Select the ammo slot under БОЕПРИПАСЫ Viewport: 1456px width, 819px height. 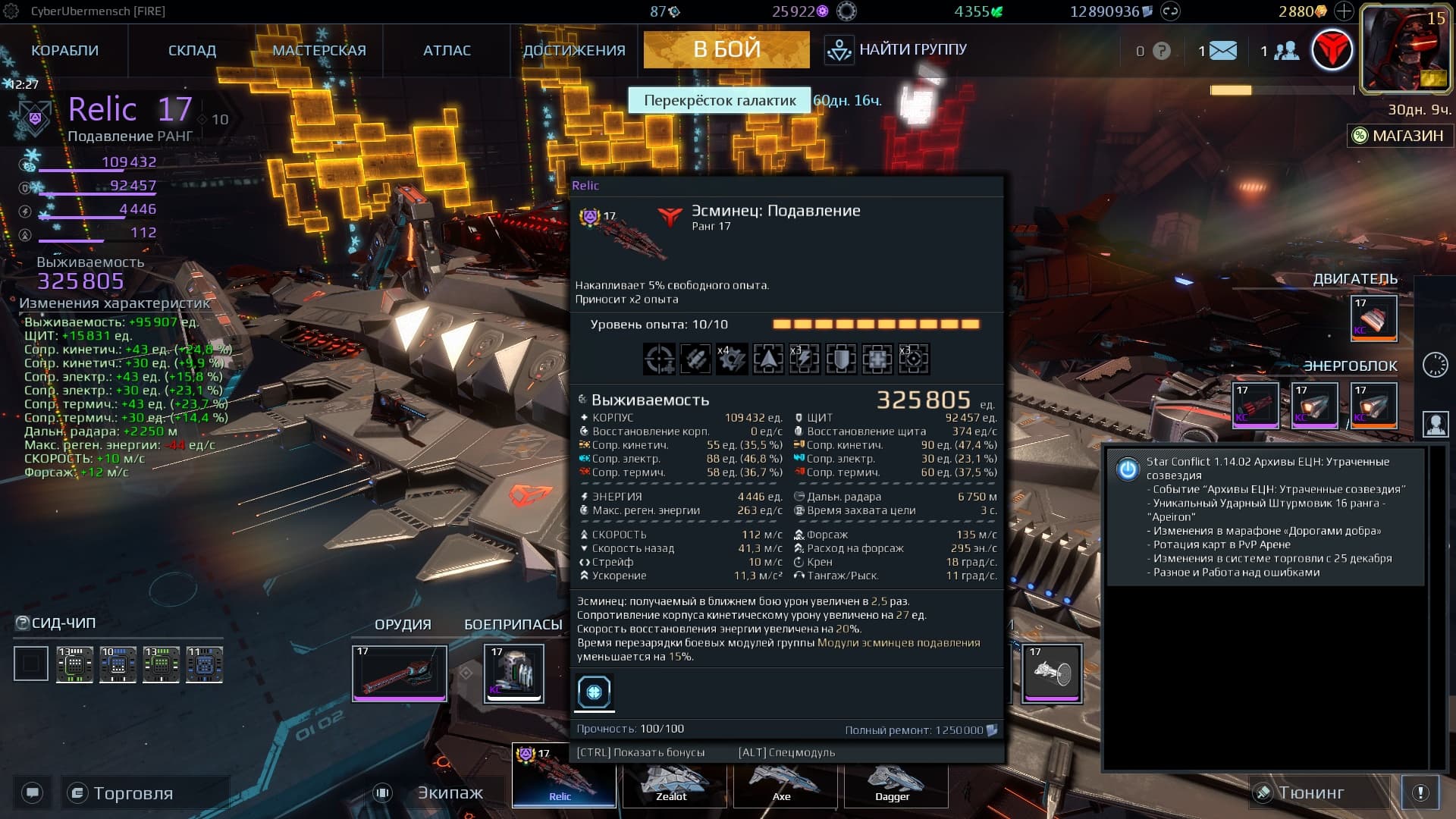tap(513, 673)
